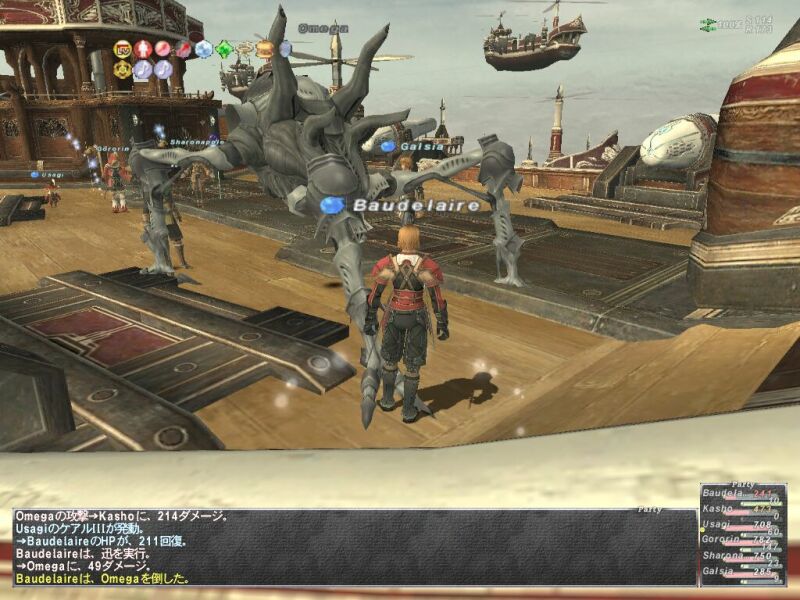
Task: Inspect the red silhouette status icon
Action: click(x=143, y=48)
